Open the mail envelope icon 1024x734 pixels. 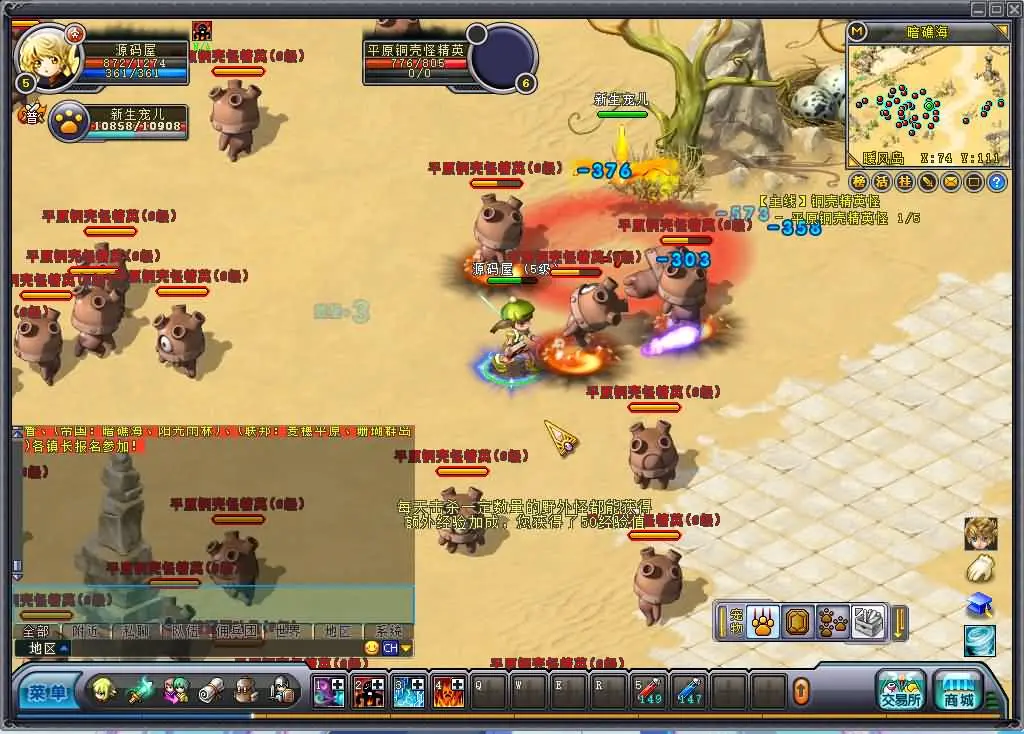click(950, 182)
